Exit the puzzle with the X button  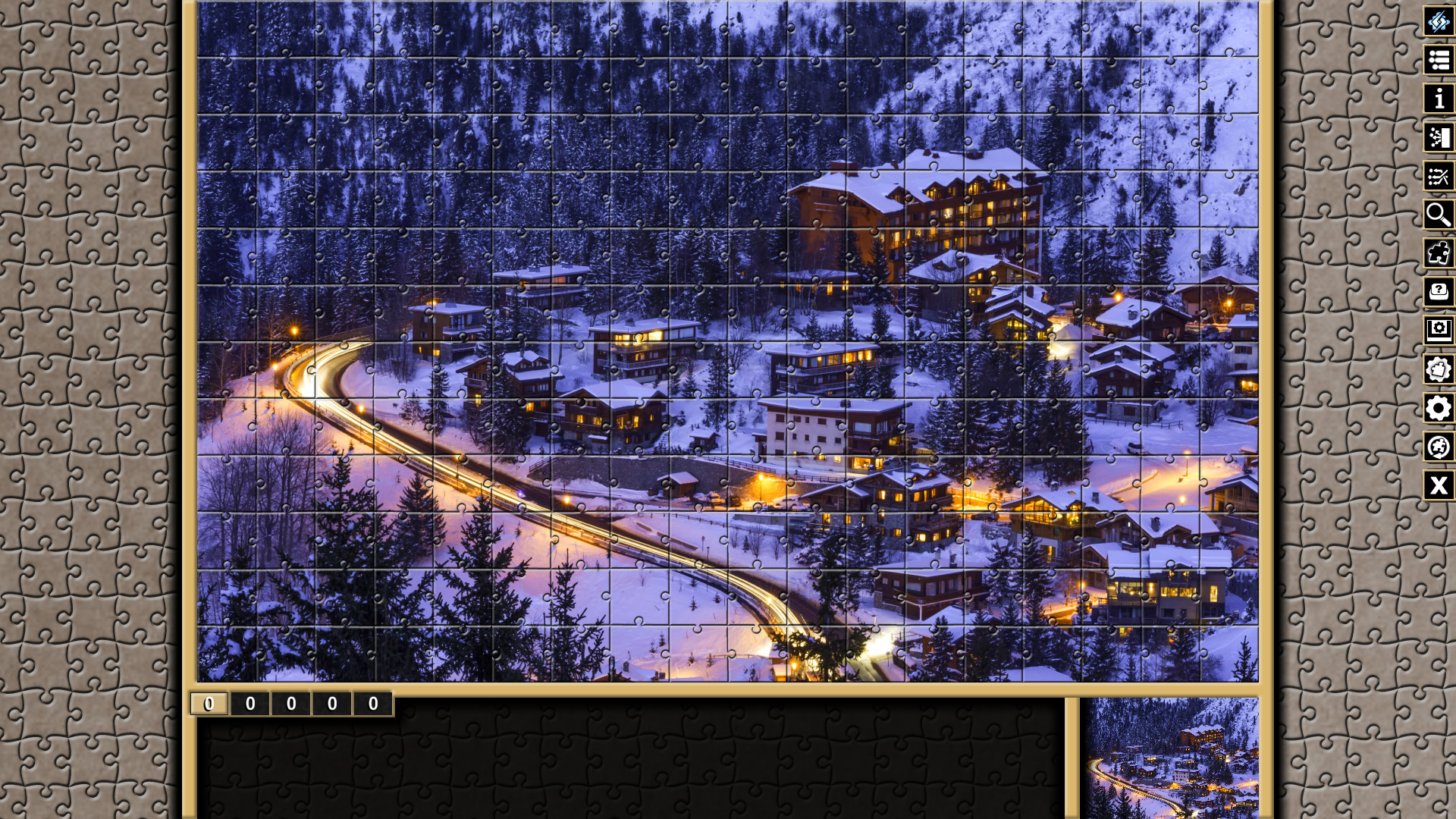1439,486
